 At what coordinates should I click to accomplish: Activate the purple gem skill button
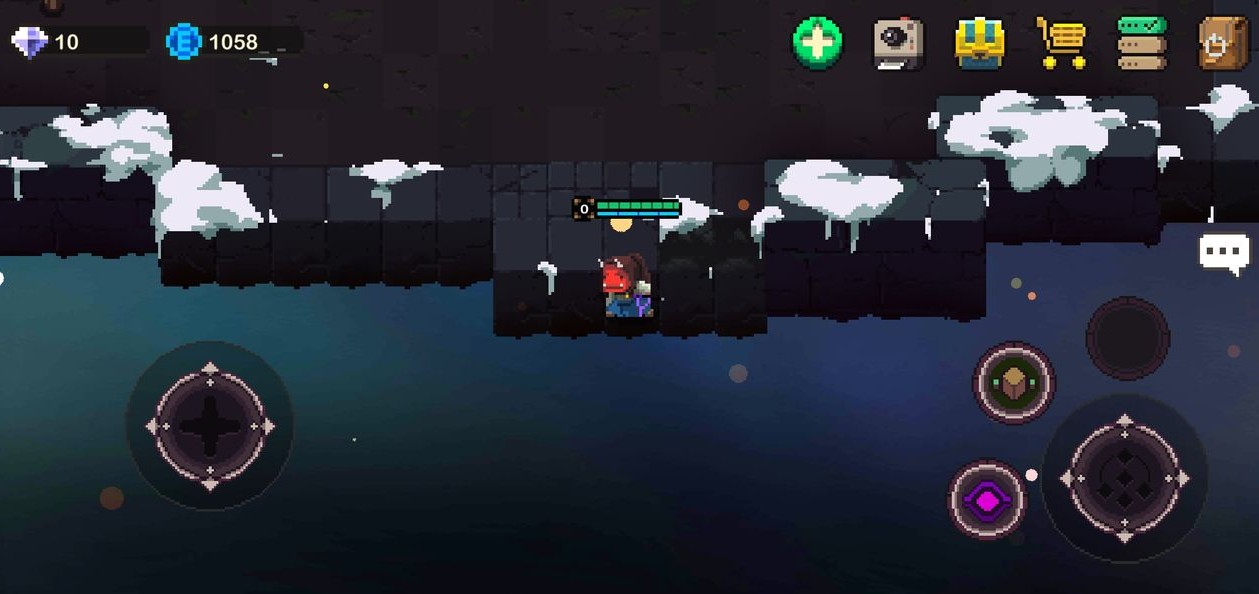[x=987, y=499]
